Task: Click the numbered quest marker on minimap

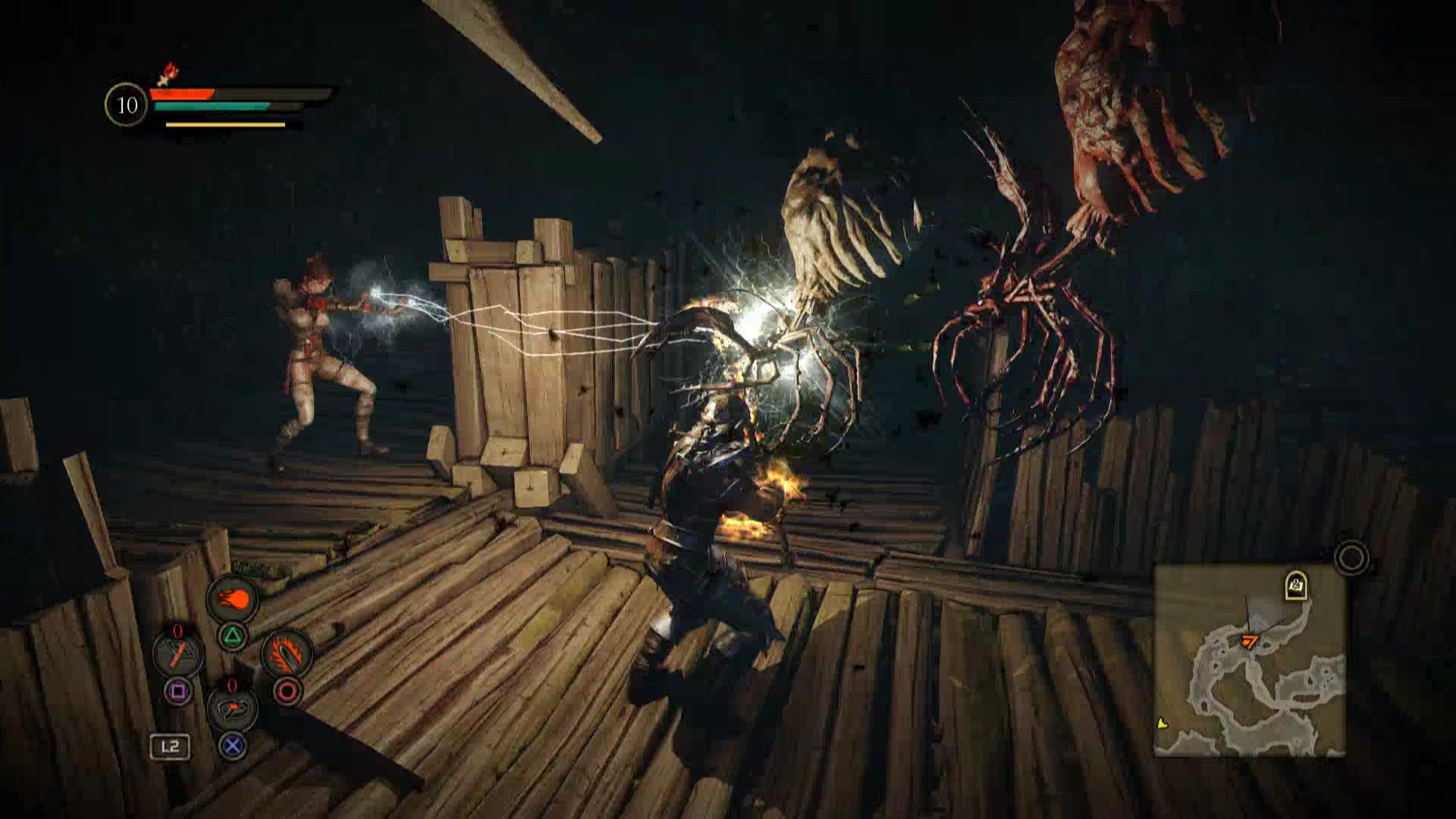Action: click(1295, 585)
